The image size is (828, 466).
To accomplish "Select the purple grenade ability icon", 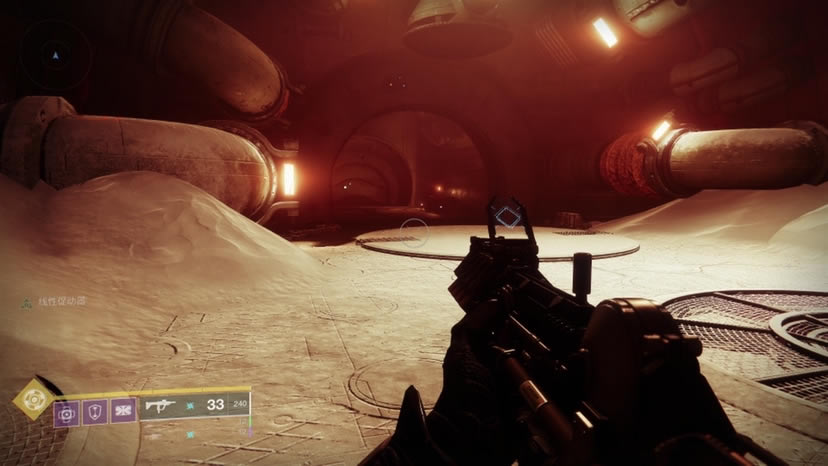I will click(67, 411).
